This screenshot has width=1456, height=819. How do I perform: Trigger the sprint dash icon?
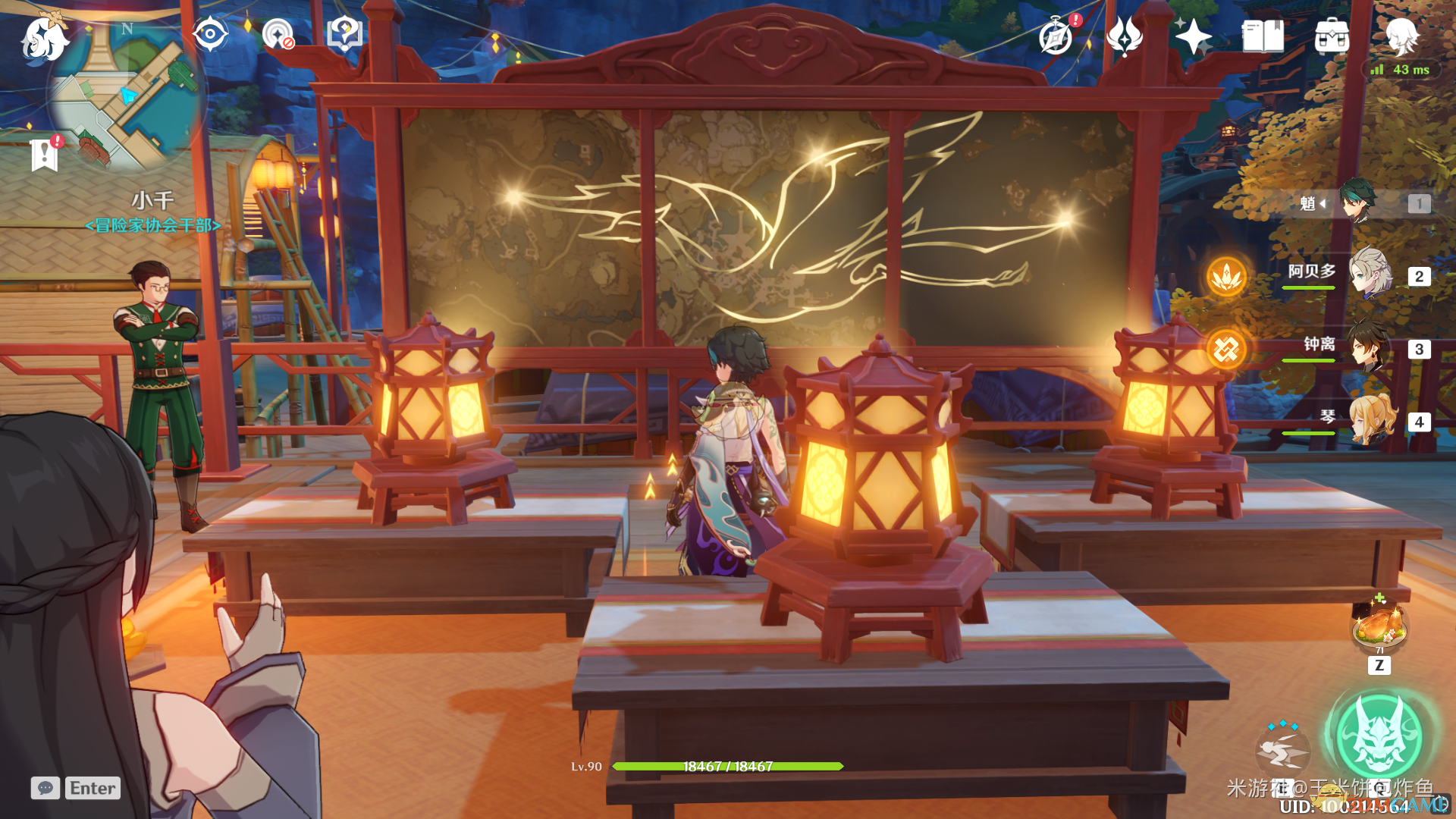(x=1282, y=751)
